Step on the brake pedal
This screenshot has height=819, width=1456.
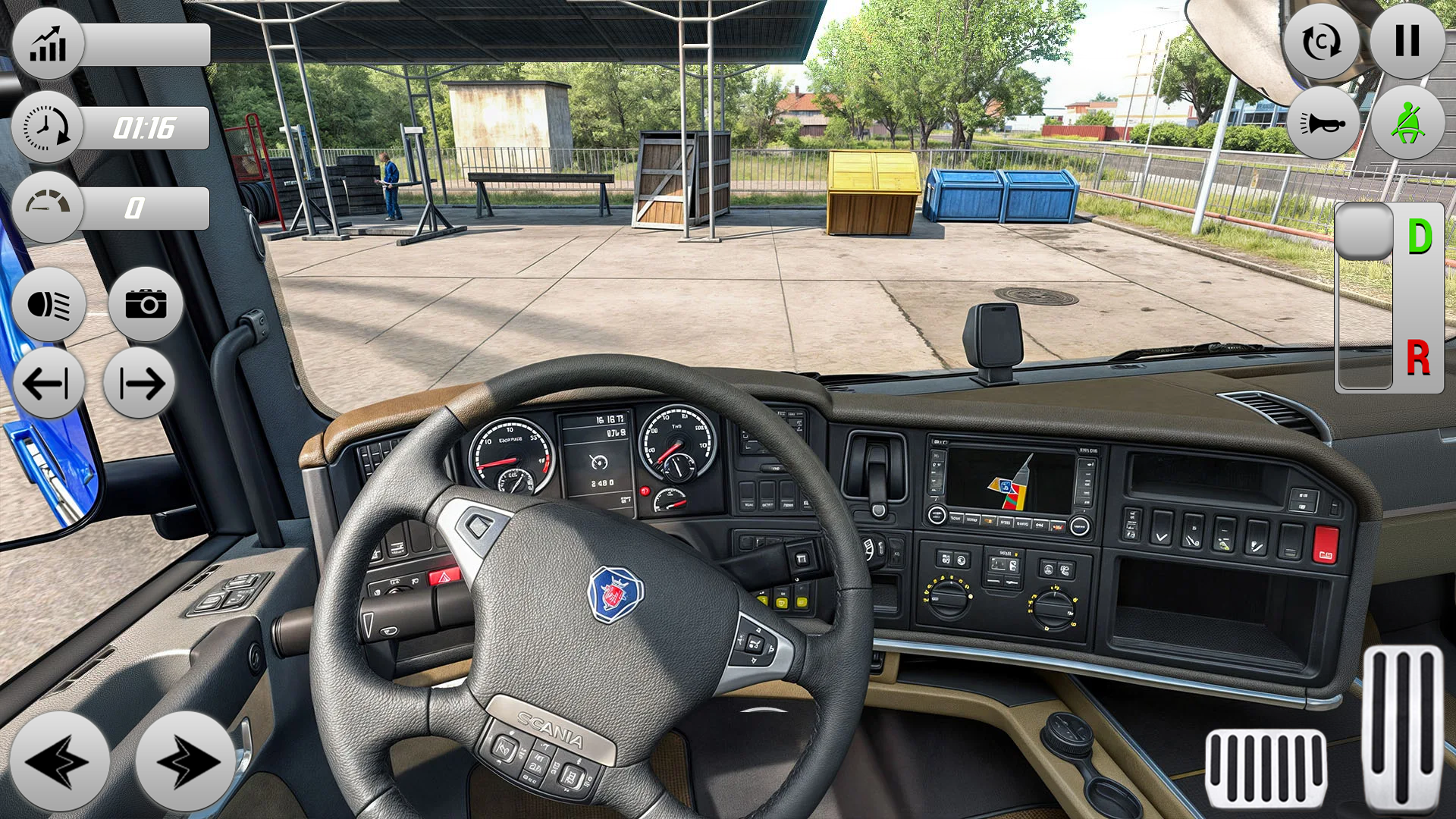coord(1265,767)
